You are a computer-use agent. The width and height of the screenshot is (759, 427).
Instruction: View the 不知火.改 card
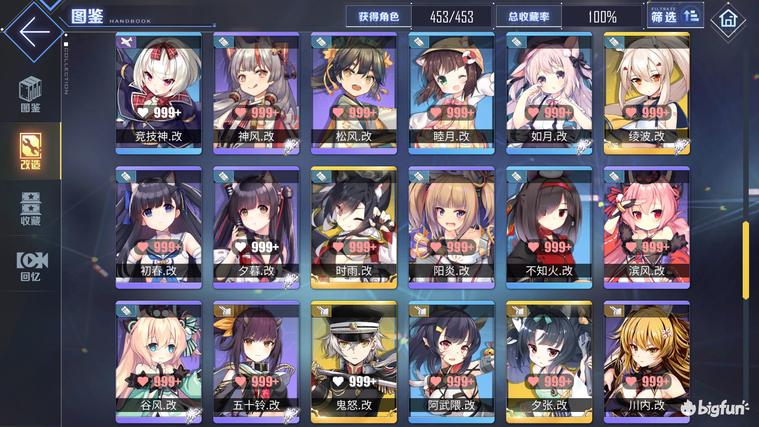(x=549, y=223)
